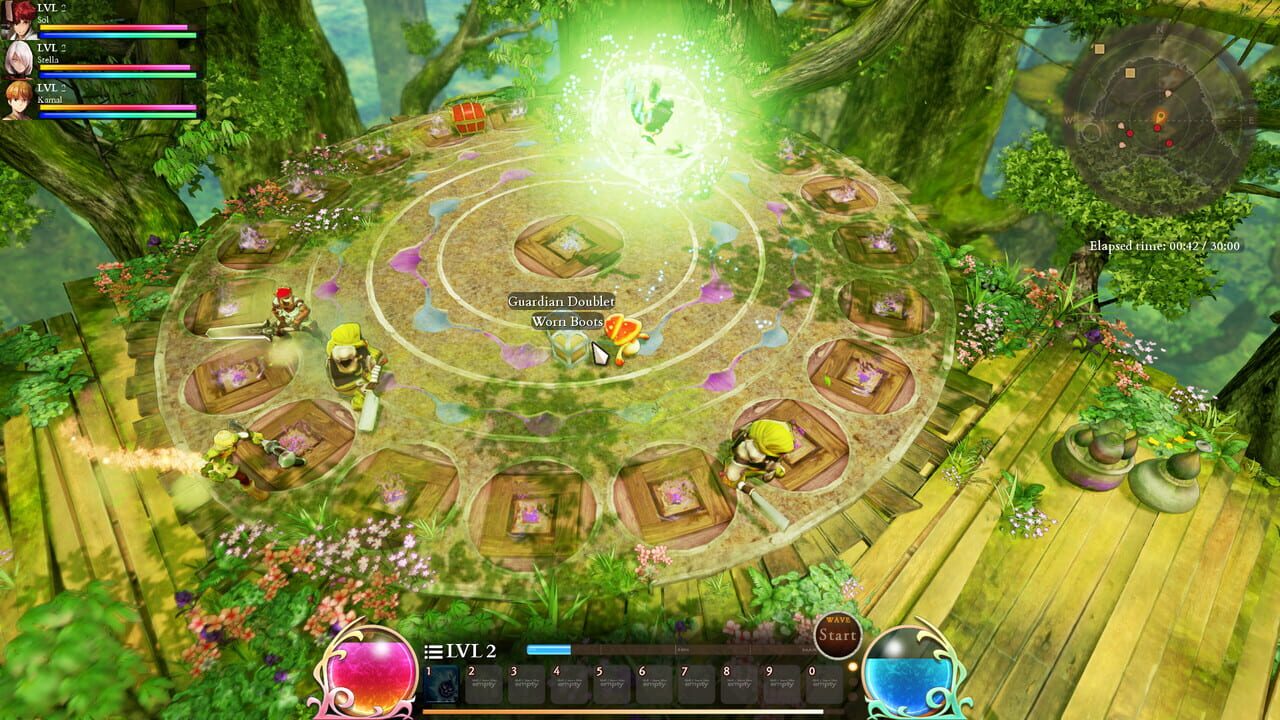
Task: Open the red treasure chest on the platform
Action: point(466,118)
